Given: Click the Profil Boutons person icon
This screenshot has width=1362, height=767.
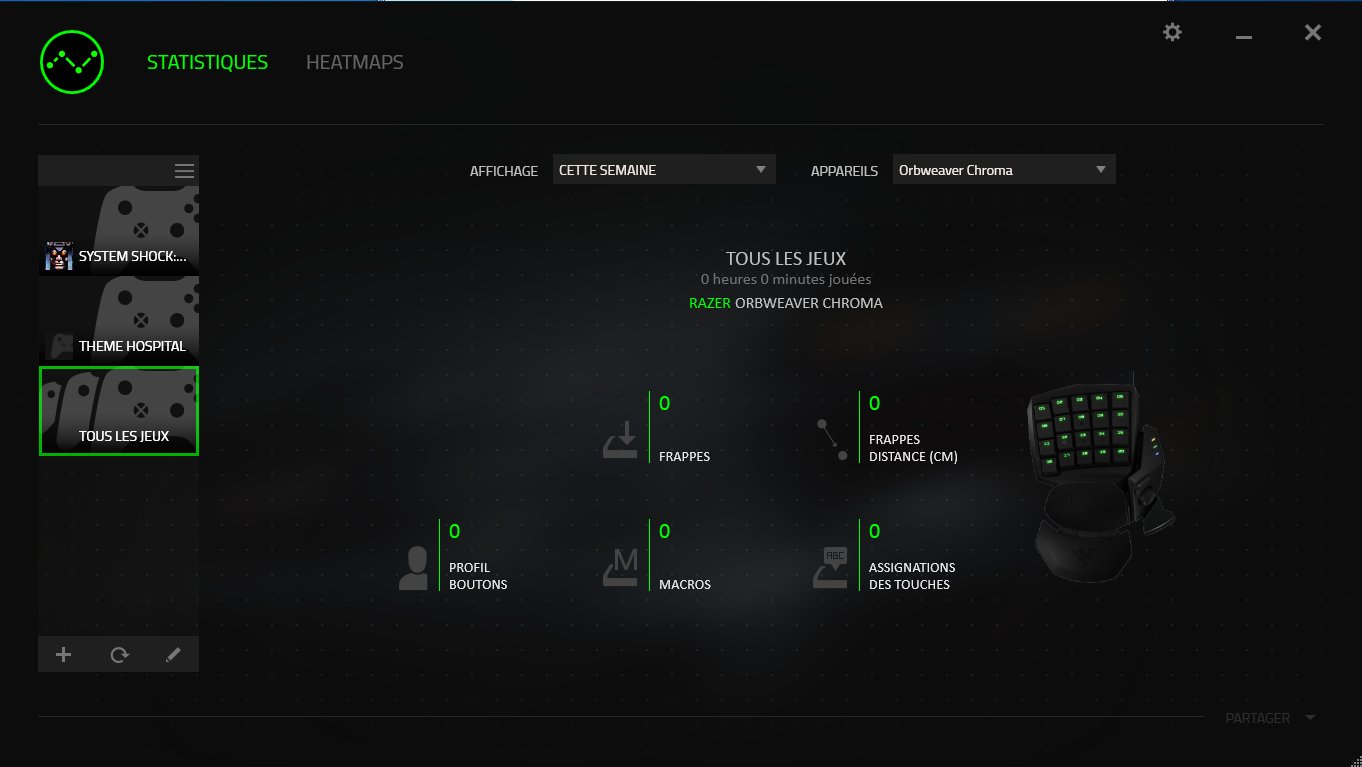Looking at the screenshot, I should (413, 564).
